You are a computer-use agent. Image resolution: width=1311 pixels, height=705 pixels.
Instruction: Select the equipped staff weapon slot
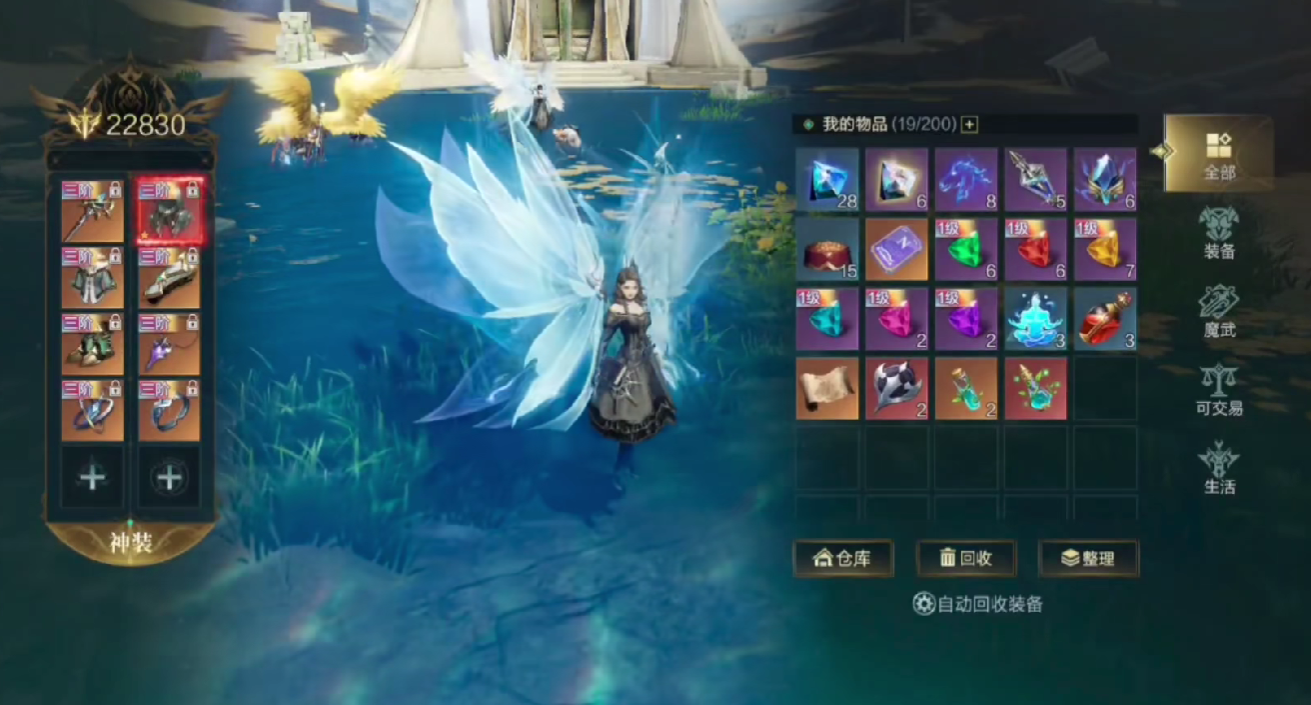click(x=93, y=211)
